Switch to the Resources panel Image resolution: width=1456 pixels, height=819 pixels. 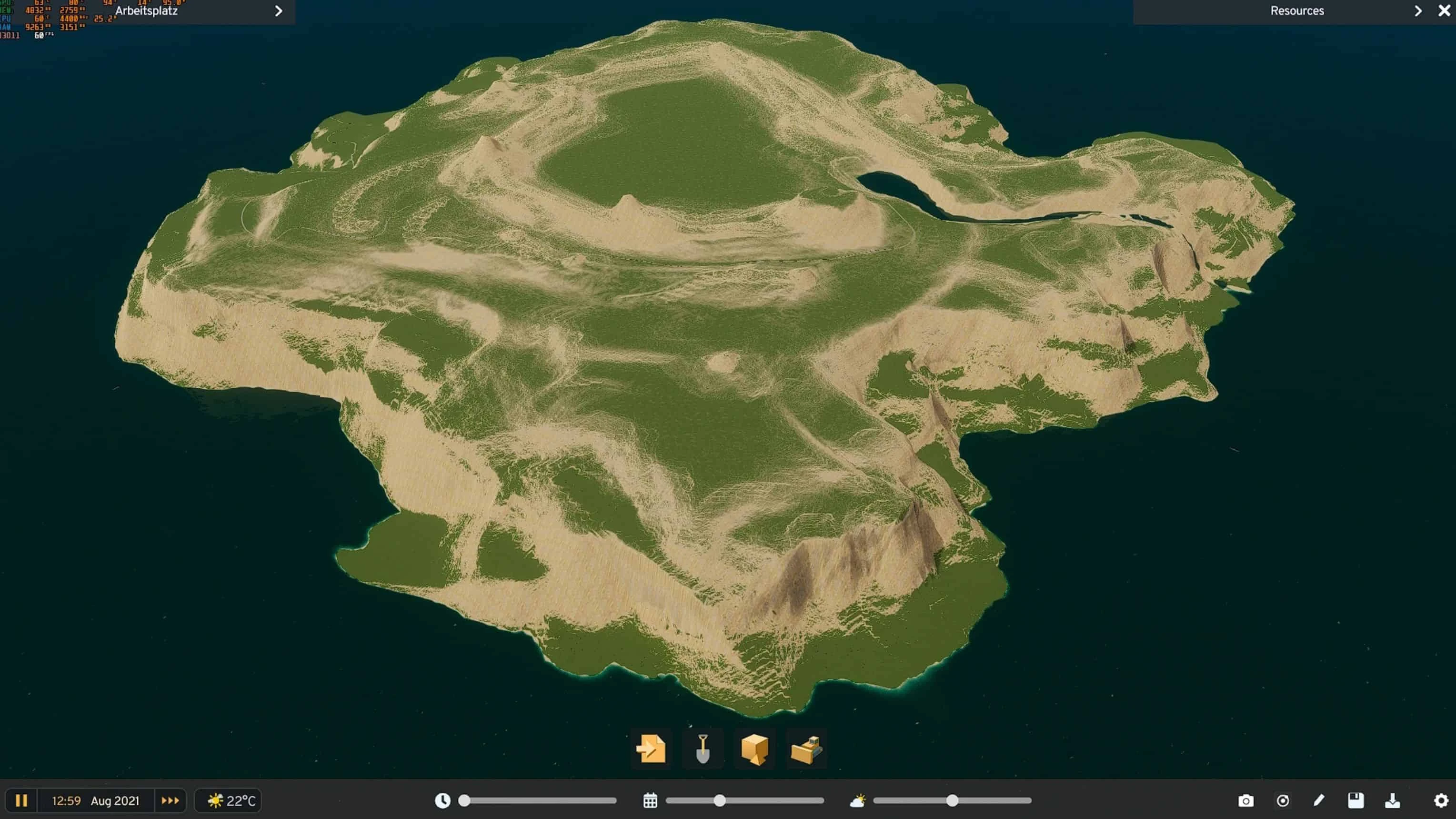1296,11
